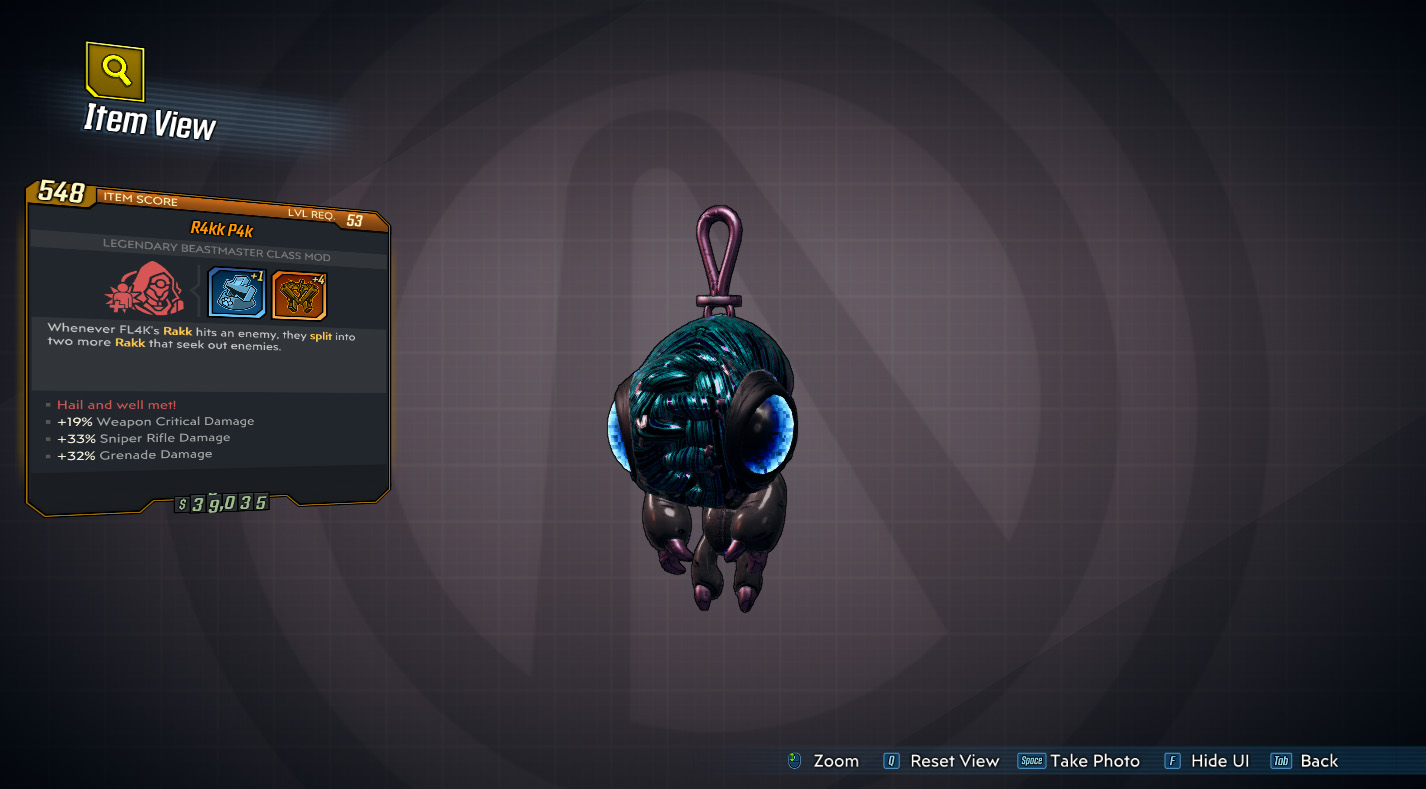The width and height of the screenshot is (1426, 789).
Task: Click the Item Score 548 badge
Action: click(64, 195)
